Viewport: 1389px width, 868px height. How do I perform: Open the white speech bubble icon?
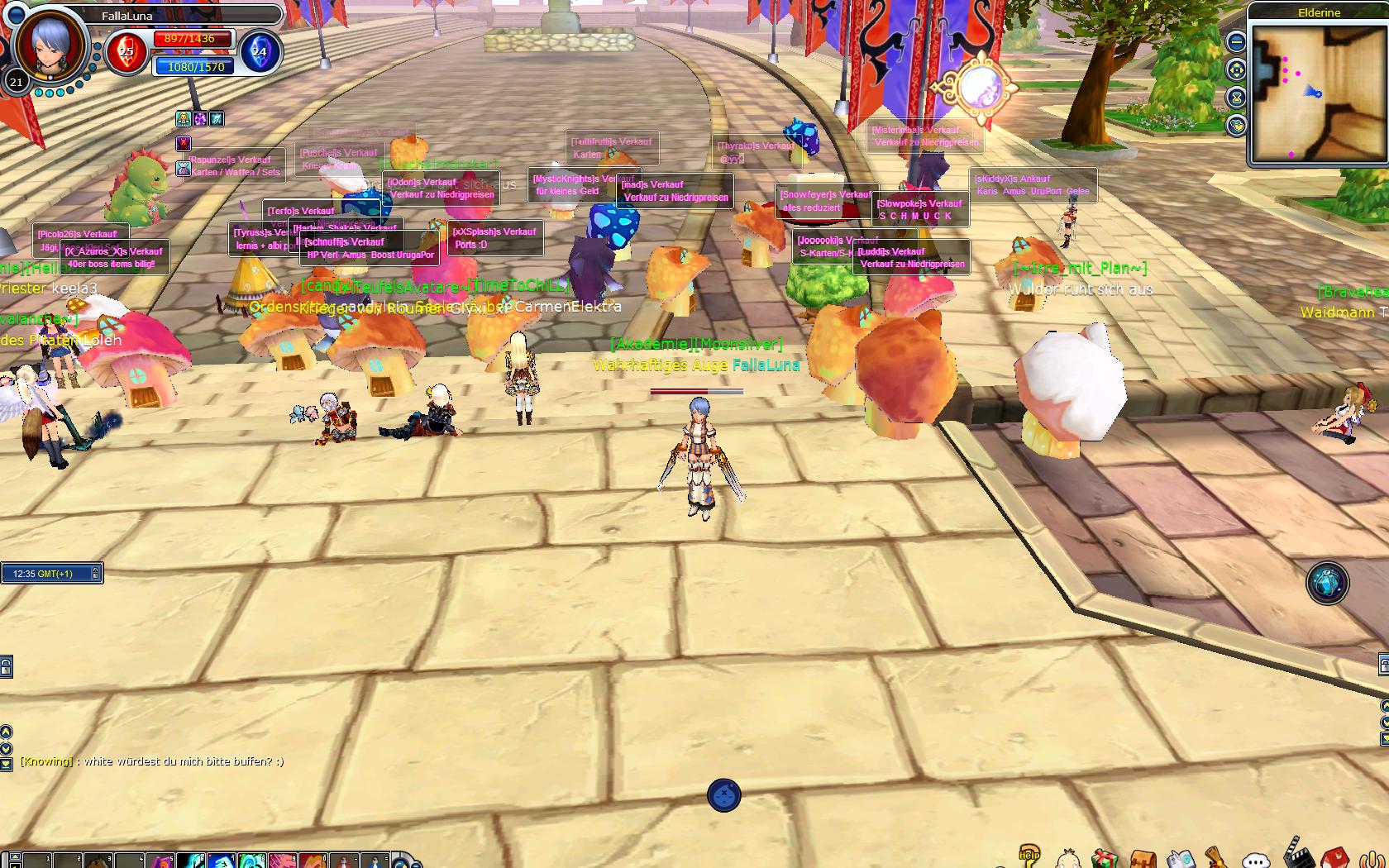[x=1256, y=860]
